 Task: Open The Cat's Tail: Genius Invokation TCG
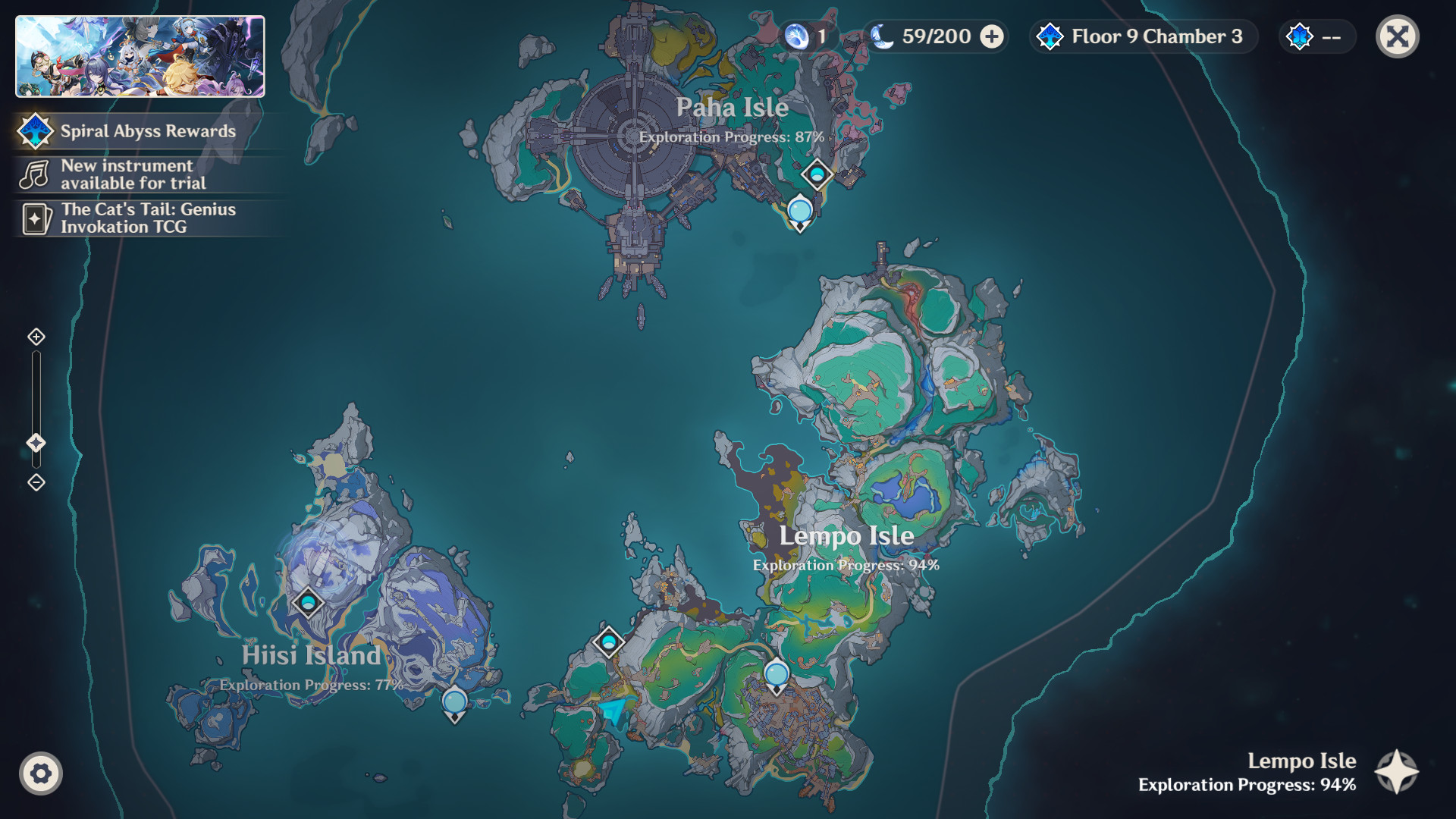click(x=148, y=218)
